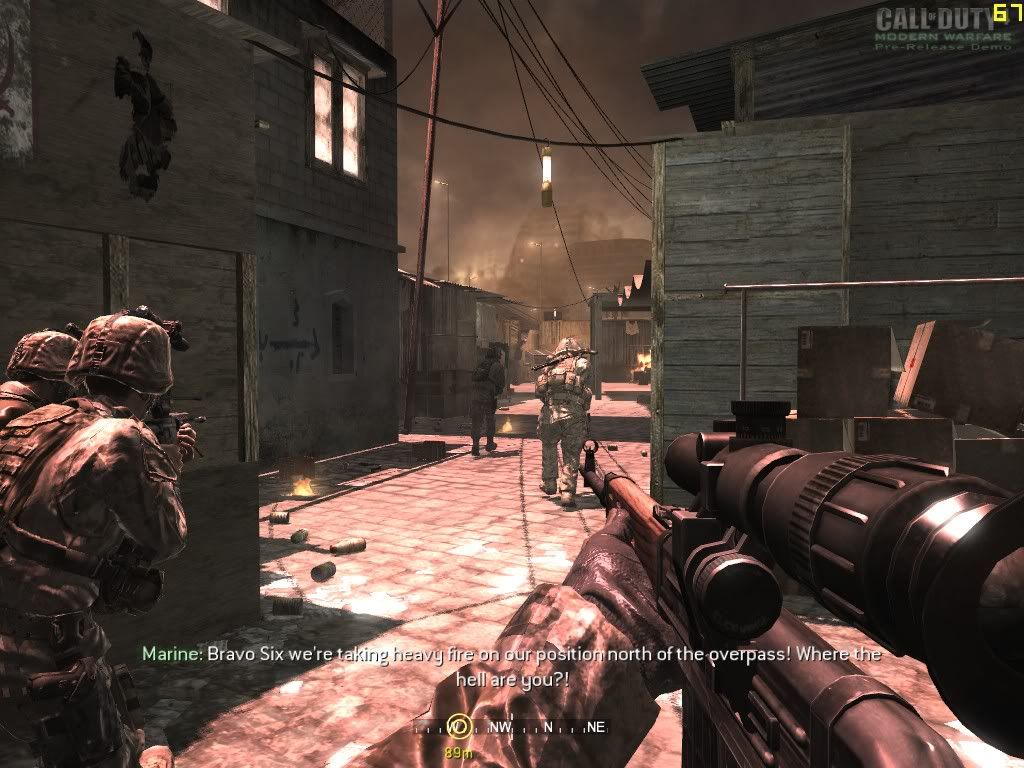Screen dimensions: 1024x768
Task: Select the yellow objective marker on the compass
Action: (457, 726)
